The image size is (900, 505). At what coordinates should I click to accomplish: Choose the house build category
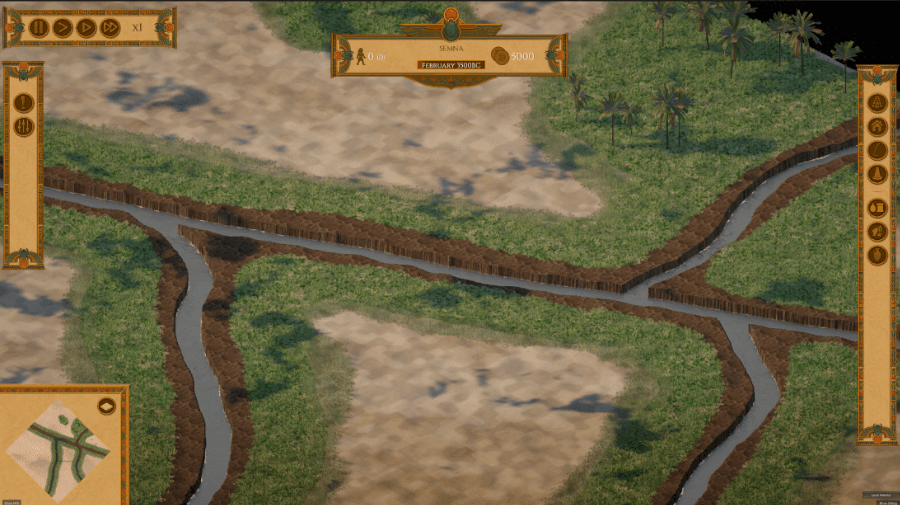[877, 127]
